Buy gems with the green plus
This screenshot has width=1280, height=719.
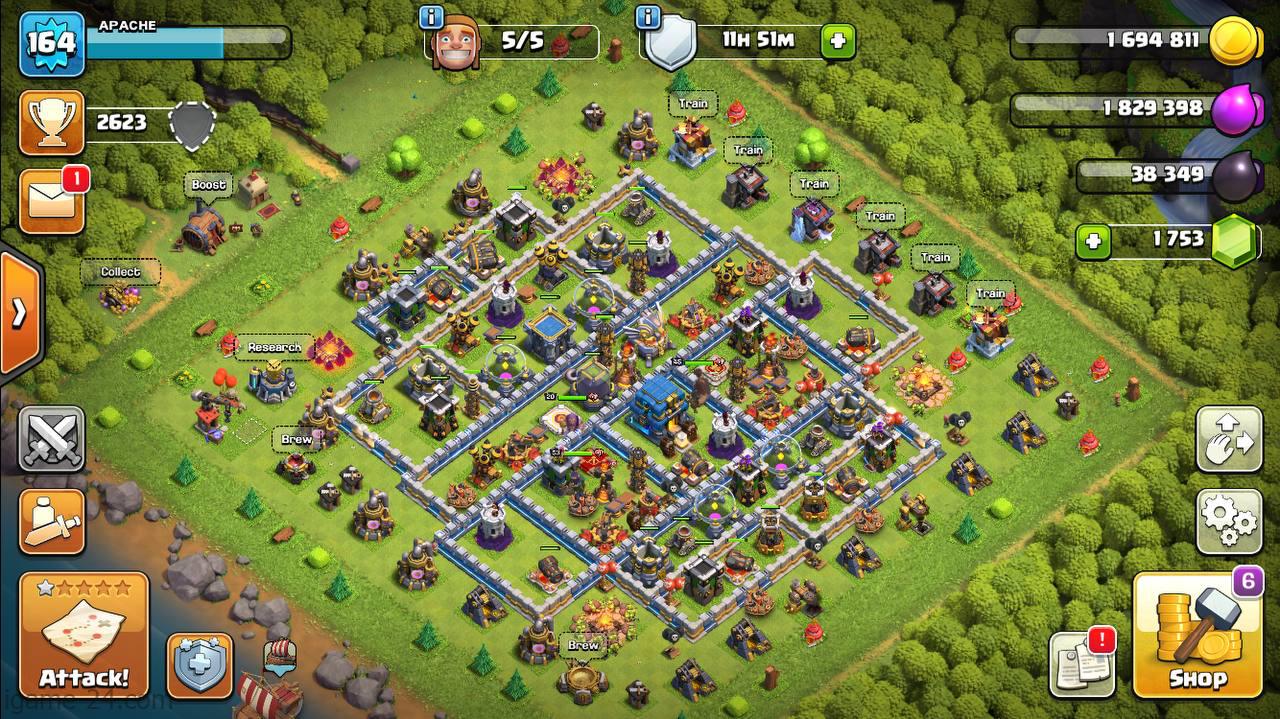(x=1094, y=241)
